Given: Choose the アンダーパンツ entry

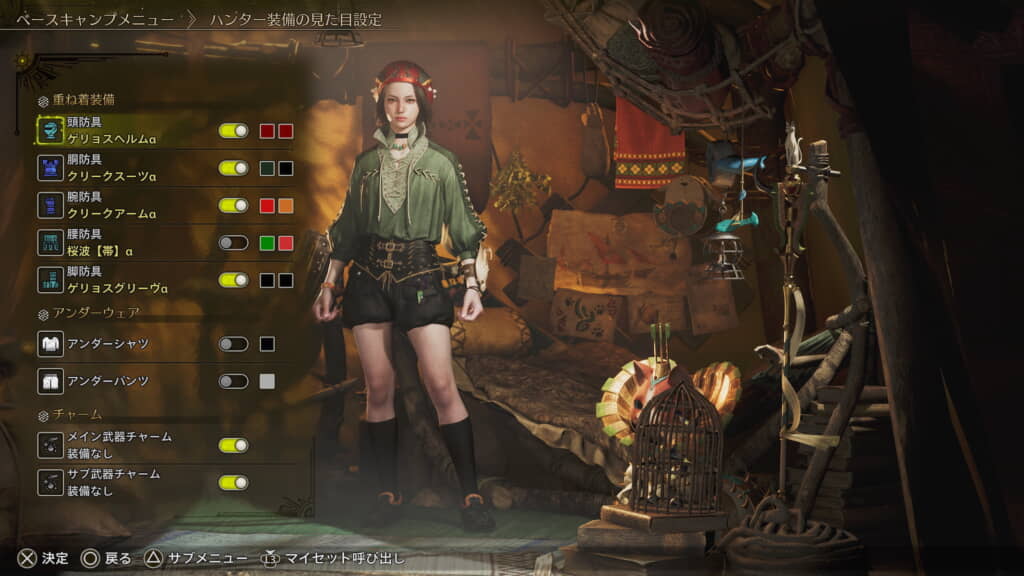Looking at the screenshot, I should click(108, 381).
